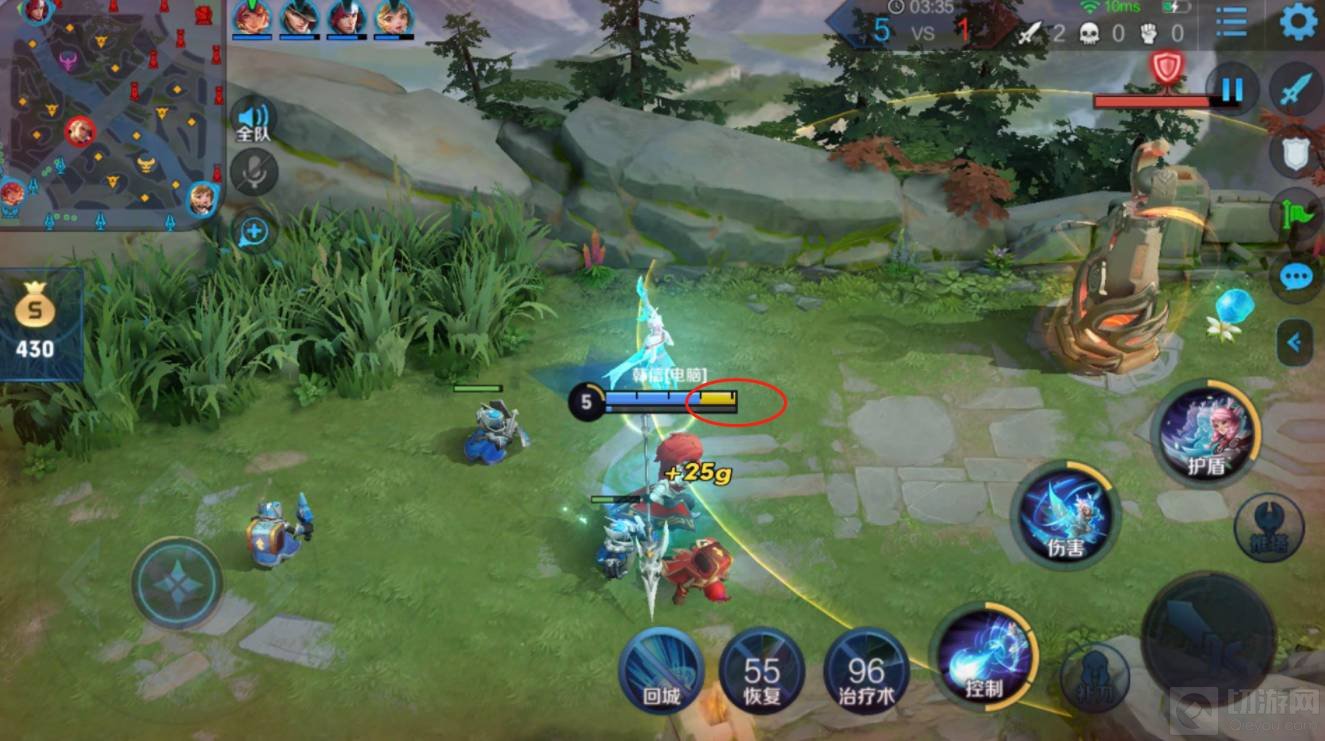Tap the white shield defend signal

click(1297, 153)
